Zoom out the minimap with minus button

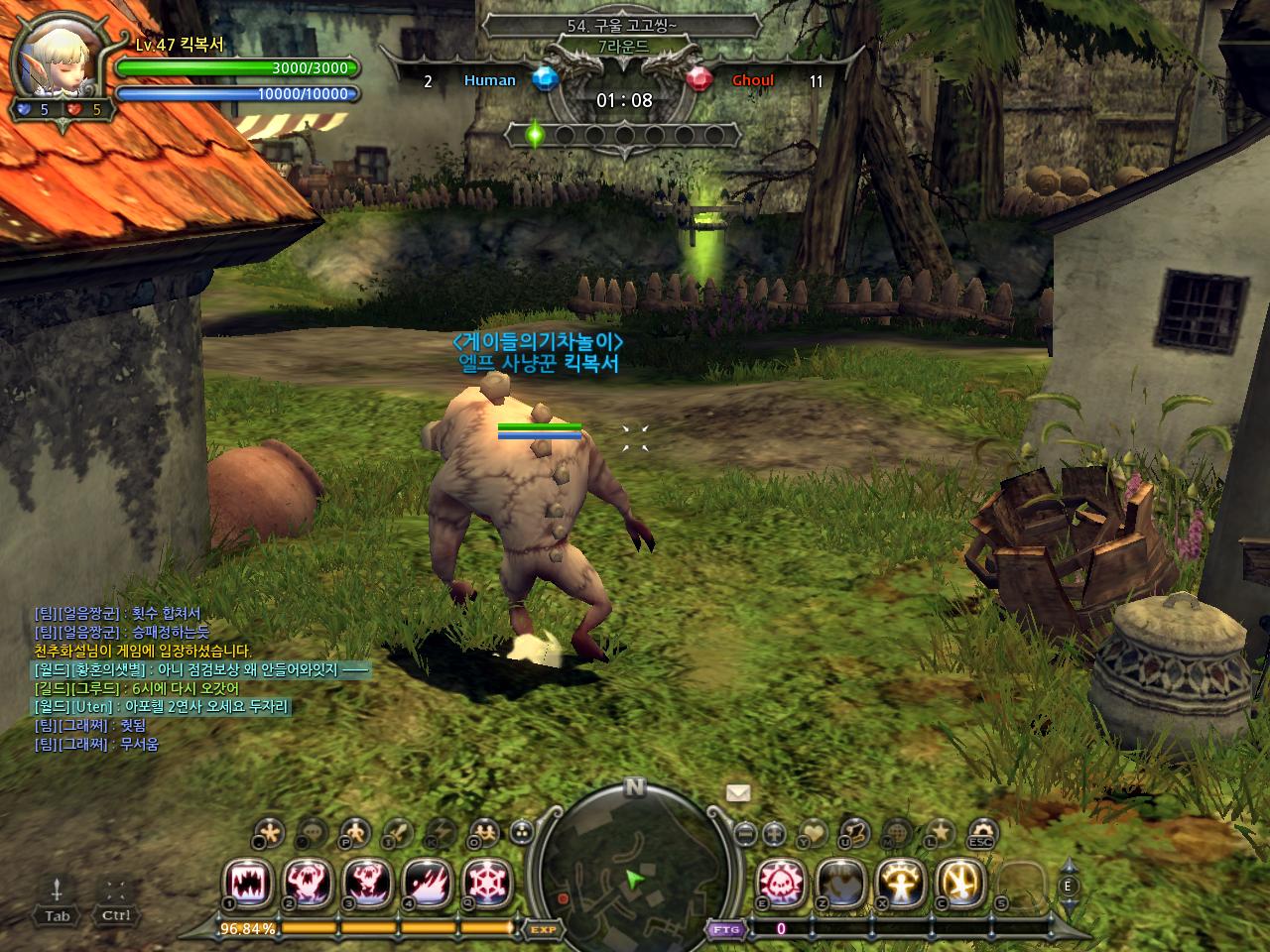[746, 833]
